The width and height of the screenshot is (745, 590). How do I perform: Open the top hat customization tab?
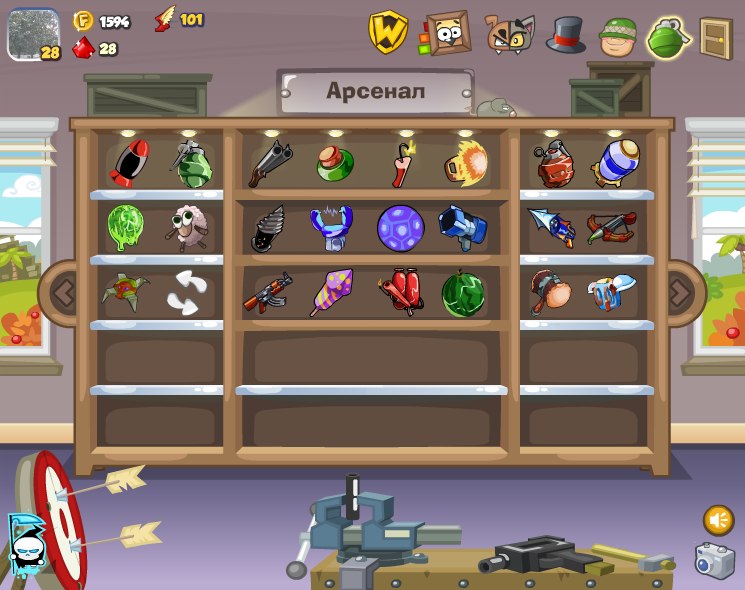click(x=565, y=35)
